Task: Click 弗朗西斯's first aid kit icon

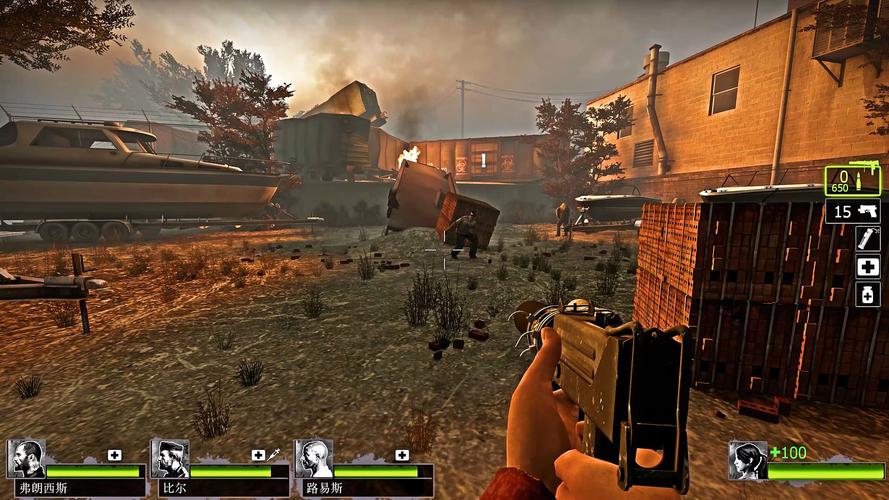Action: point(114,455)
